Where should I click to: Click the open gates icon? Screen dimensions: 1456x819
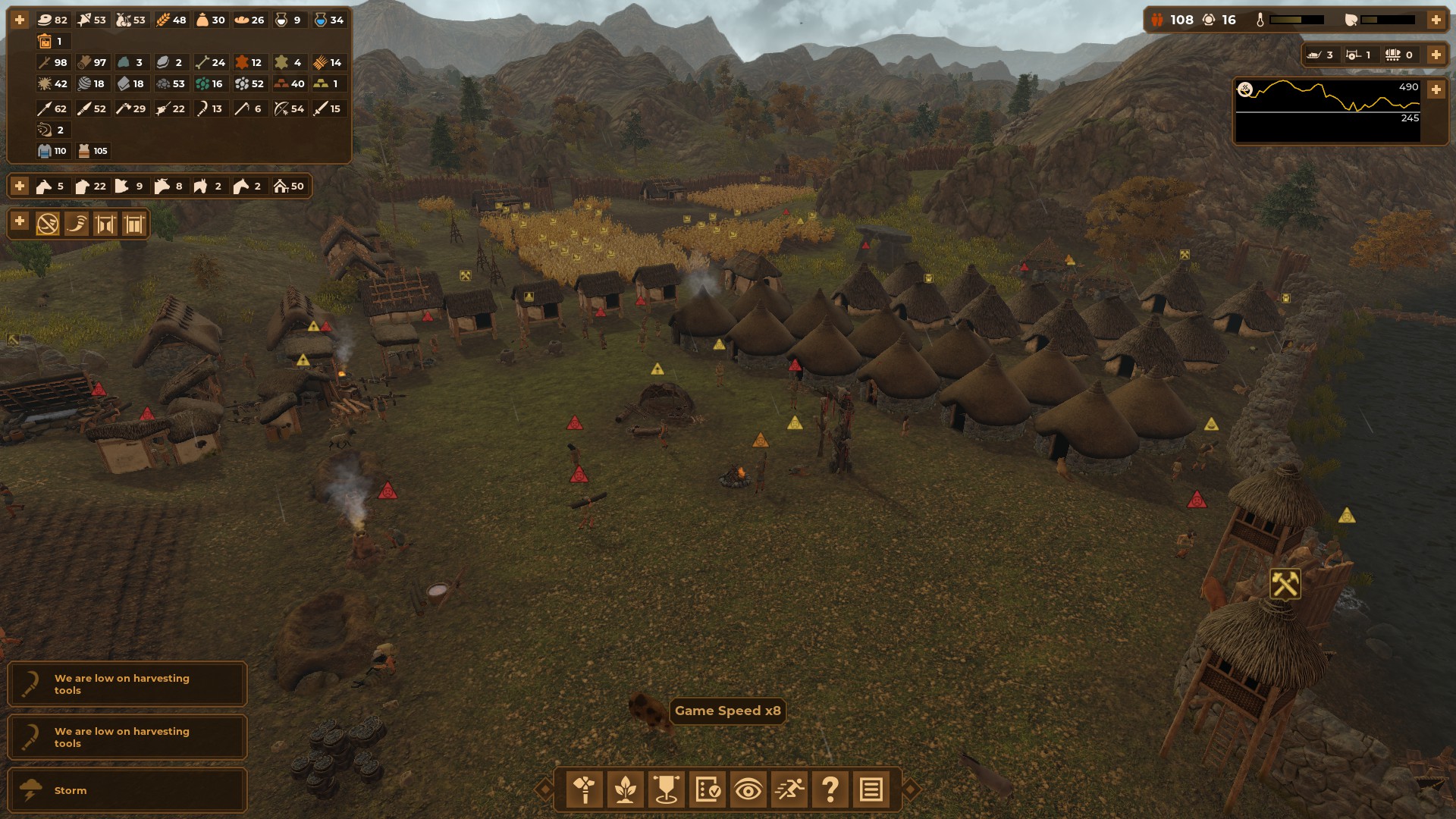(105, 224)
